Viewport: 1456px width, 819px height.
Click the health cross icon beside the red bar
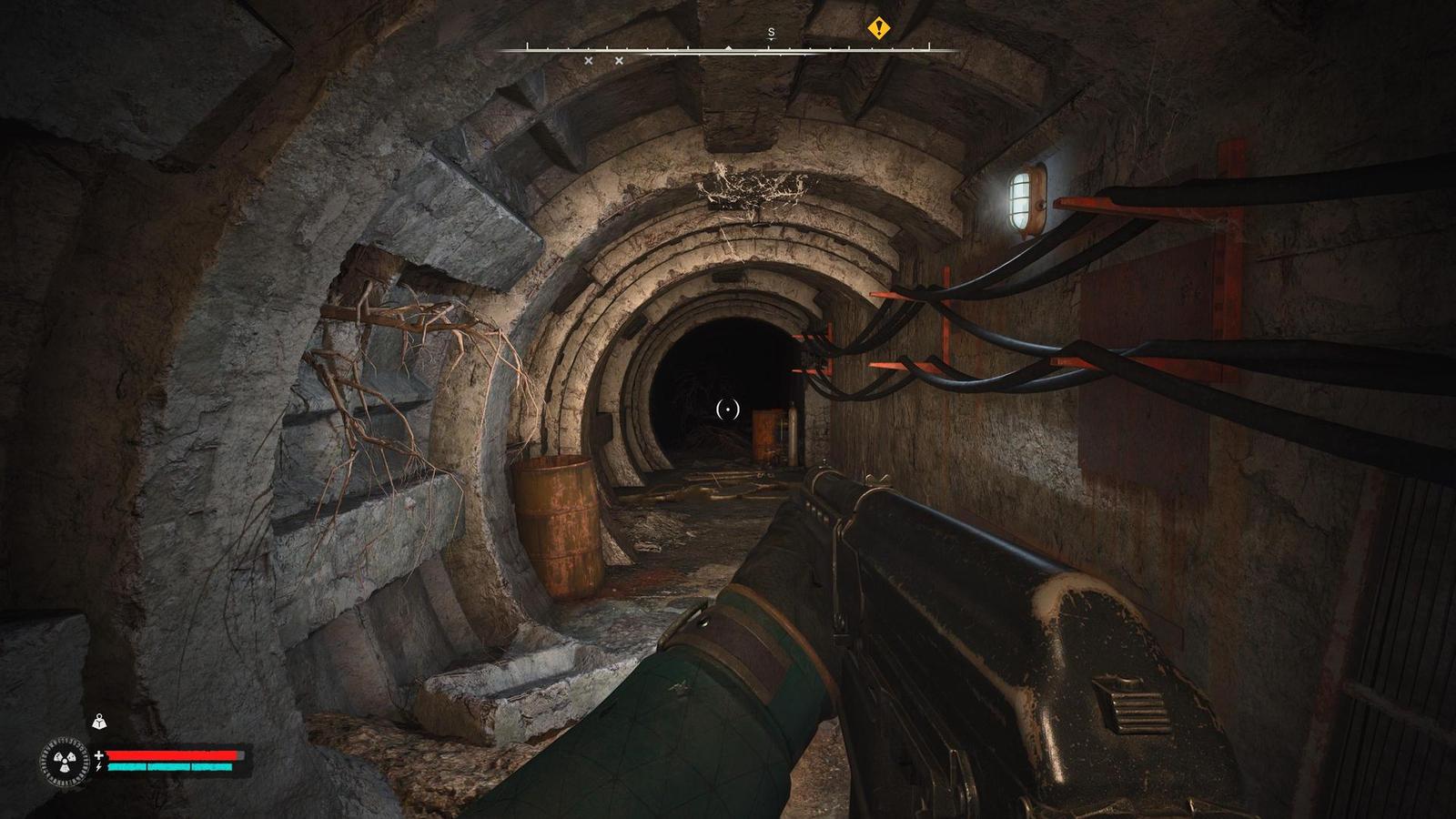pyautogui.click(x=98, y=755)
